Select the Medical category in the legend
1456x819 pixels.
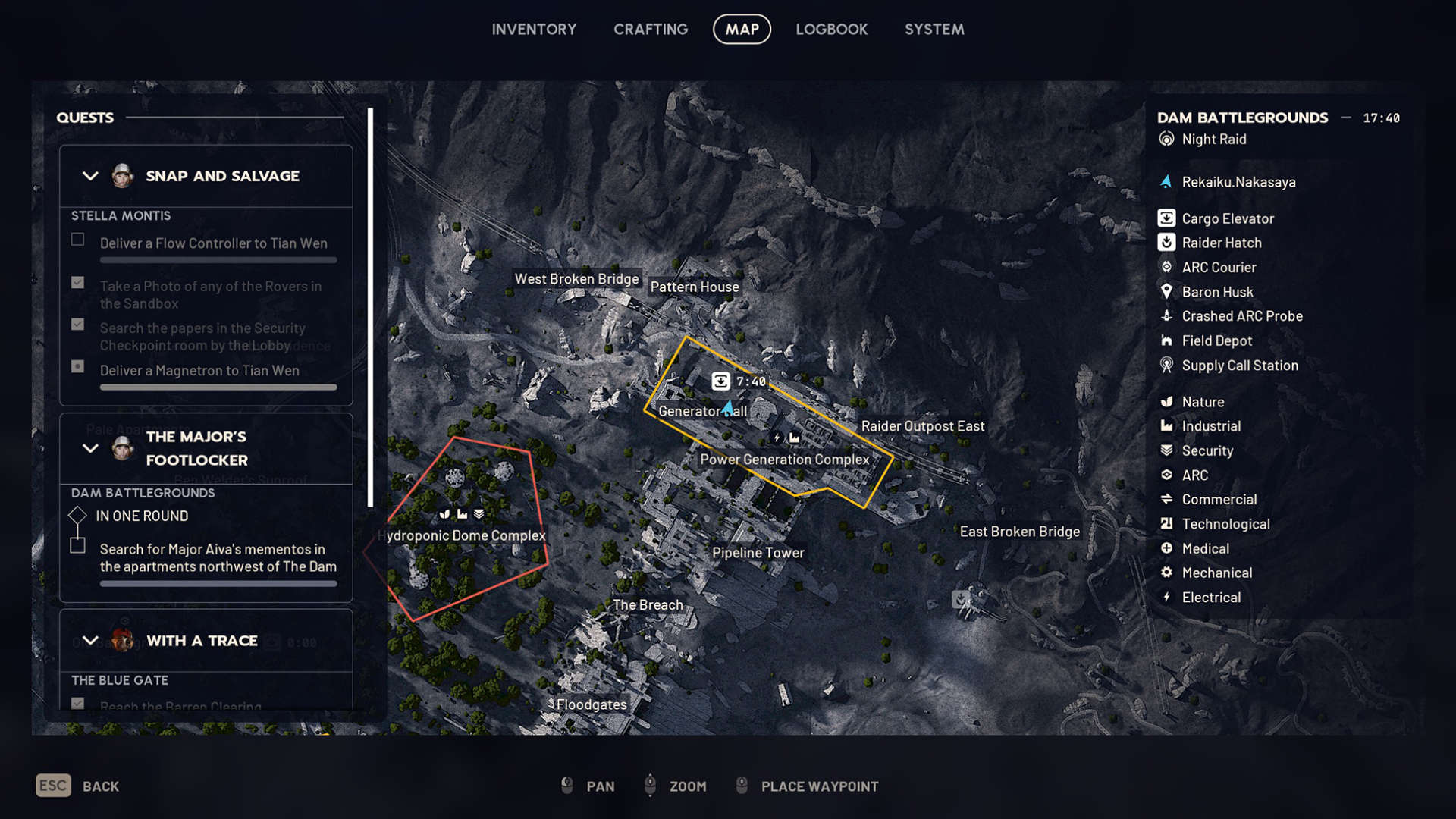[1205, 548]
